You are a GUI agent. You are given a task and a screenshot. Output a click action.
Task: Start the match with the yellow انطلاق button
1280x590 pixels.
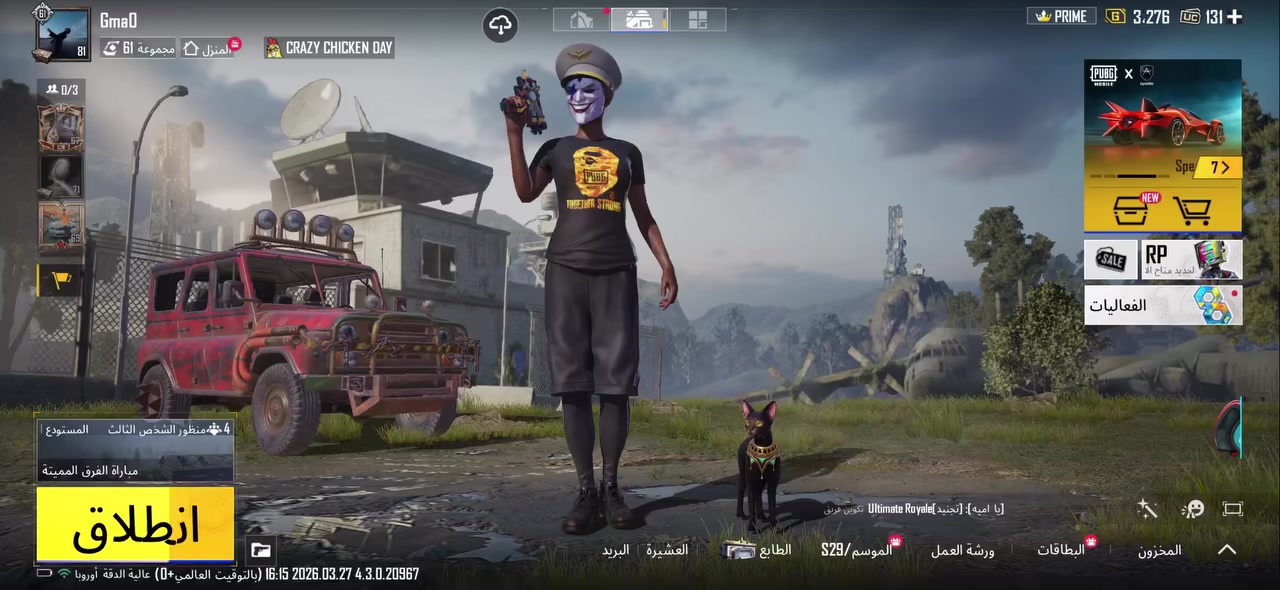click(x=135, y=525)
